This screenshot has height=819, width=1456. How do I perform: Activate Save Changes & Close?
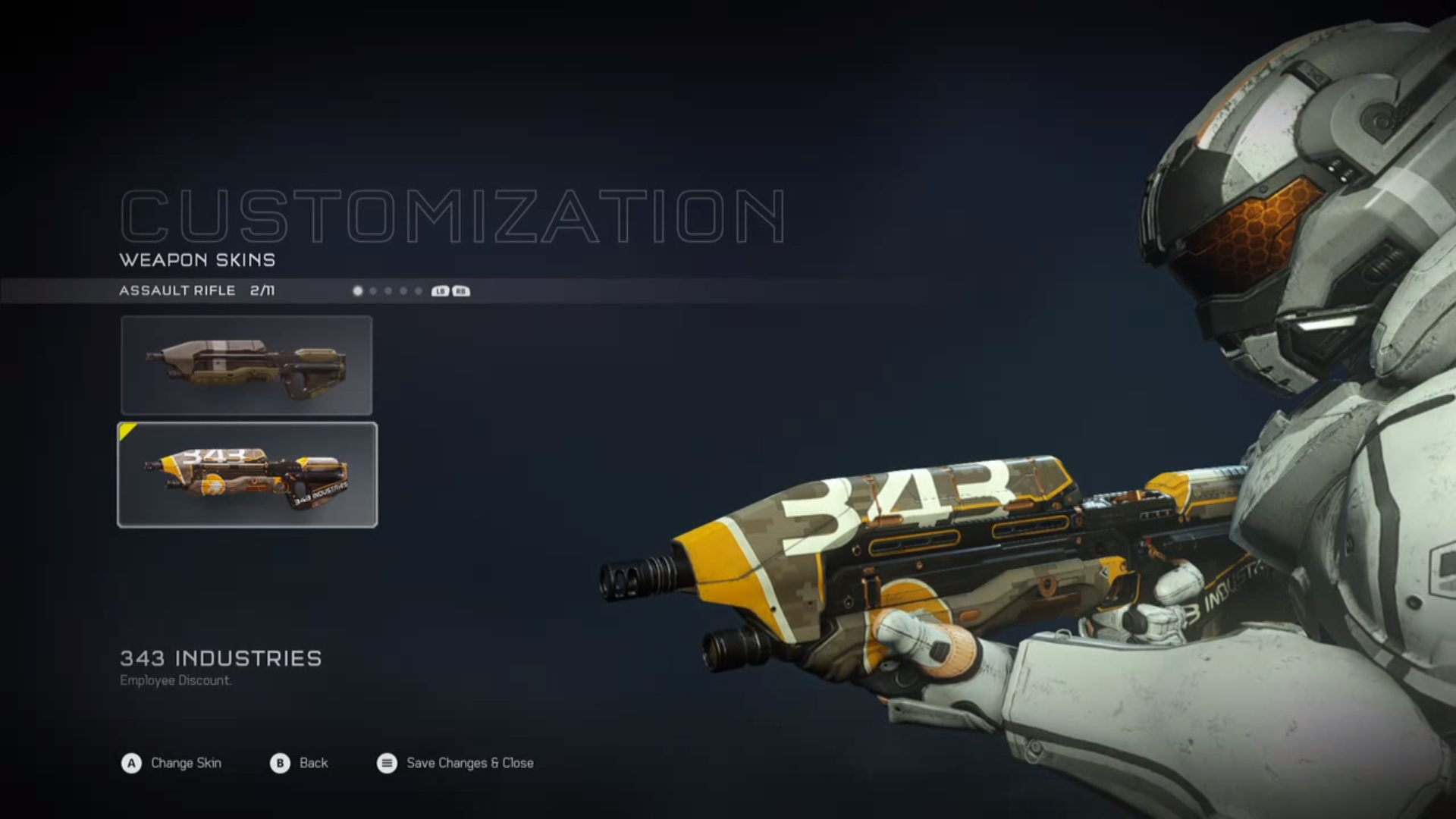(456, 763)
